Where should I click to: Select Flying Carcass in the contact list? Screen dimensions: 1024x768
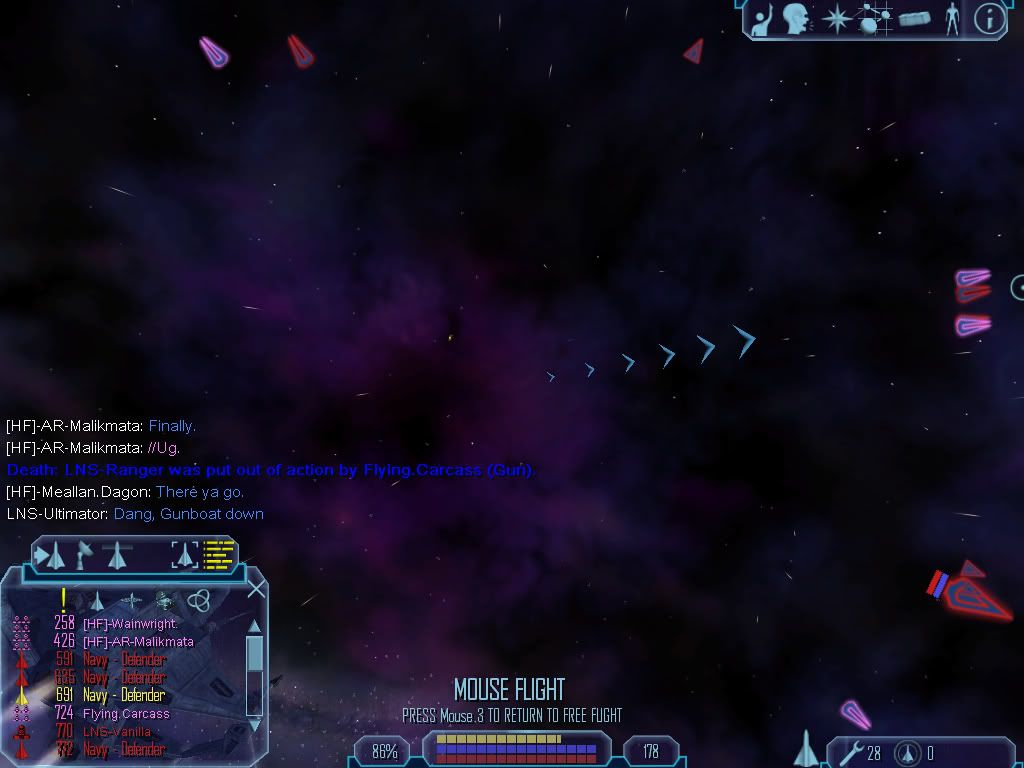(x=125, y=714)
